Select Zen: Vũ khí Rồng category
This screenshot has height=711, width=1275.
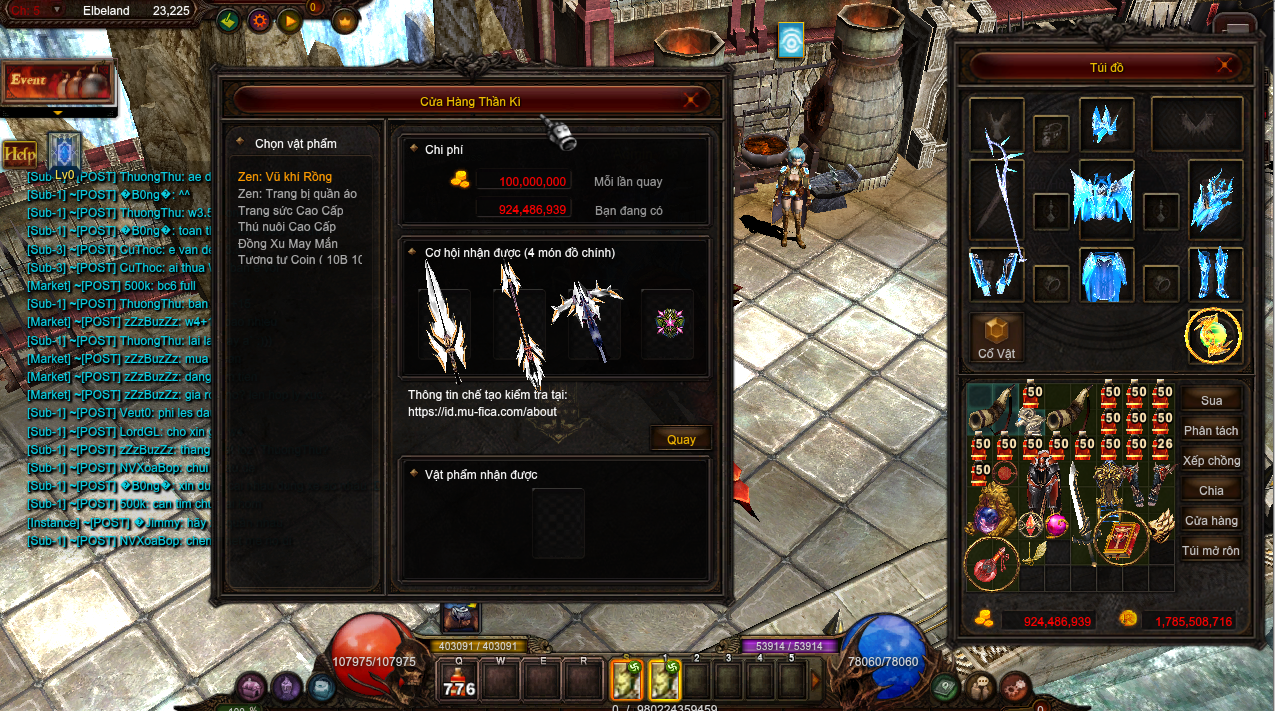click(285, 177)
